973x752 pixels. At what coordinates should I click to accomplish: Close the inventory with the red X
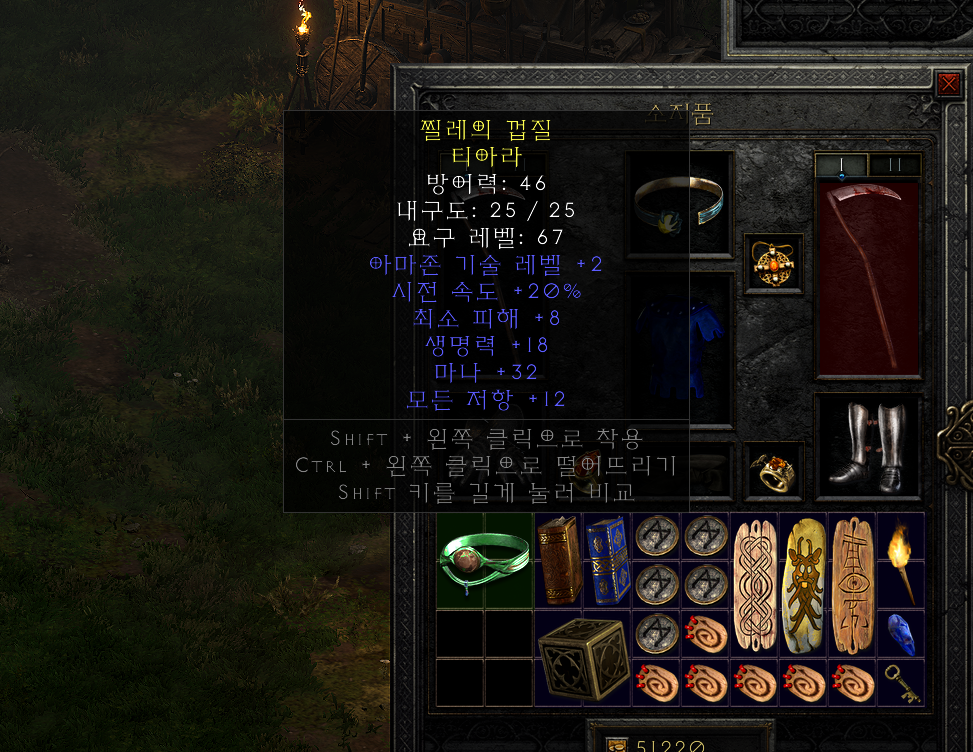948,84
